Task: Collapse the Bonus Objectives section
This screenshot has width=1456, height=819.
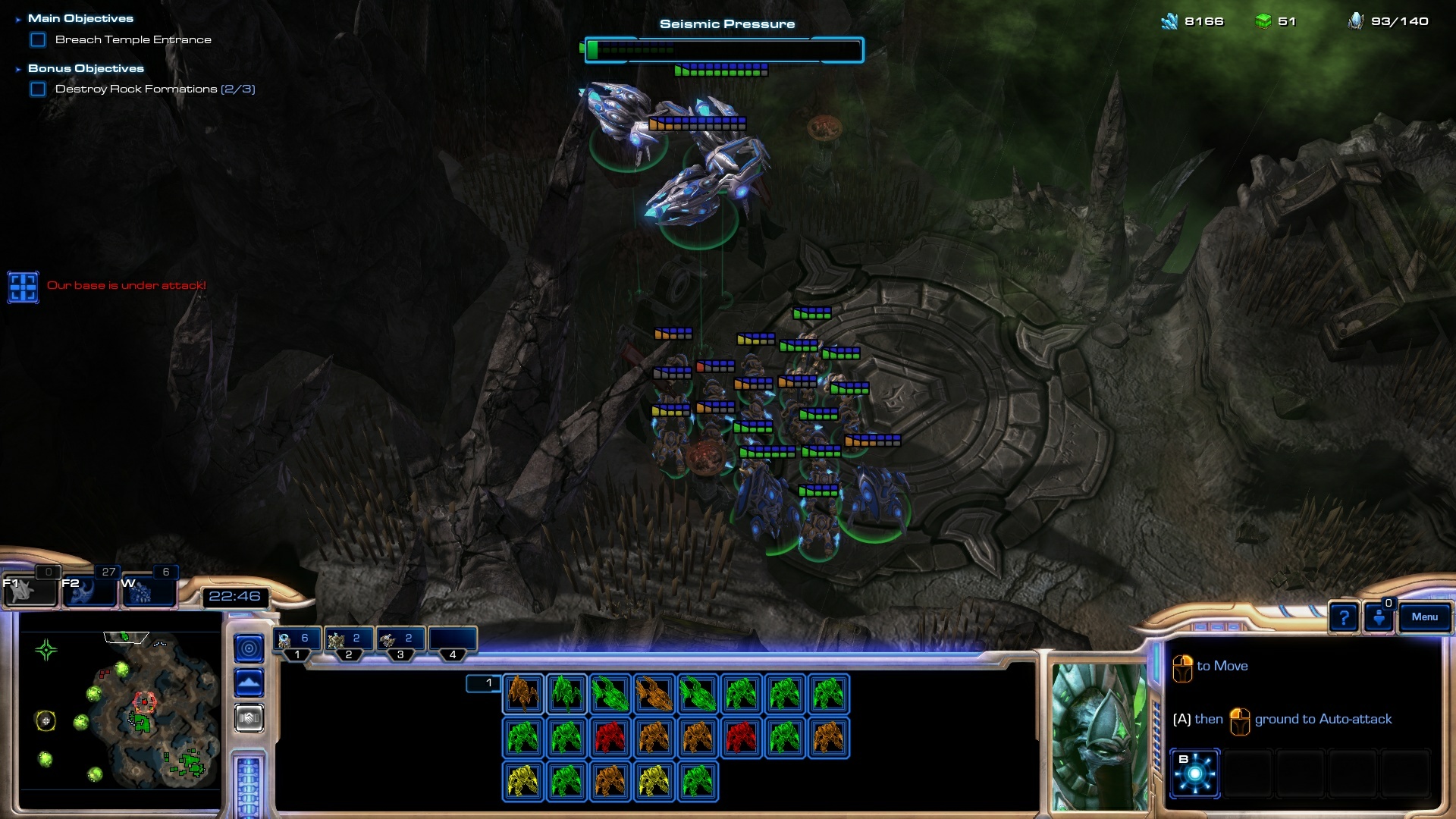Action: point(18,69)
